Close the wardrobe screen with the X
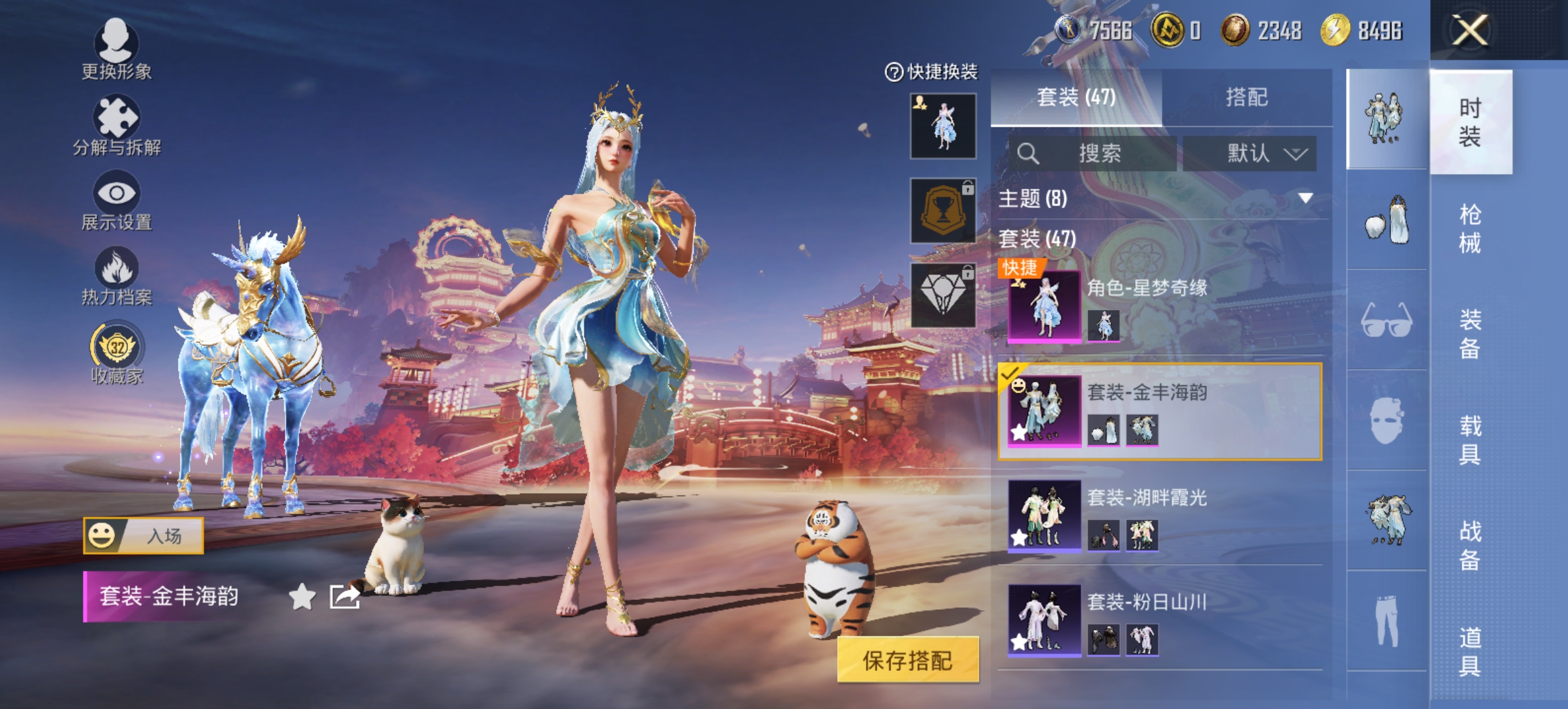1568x709 pixels. (1470, 30)
